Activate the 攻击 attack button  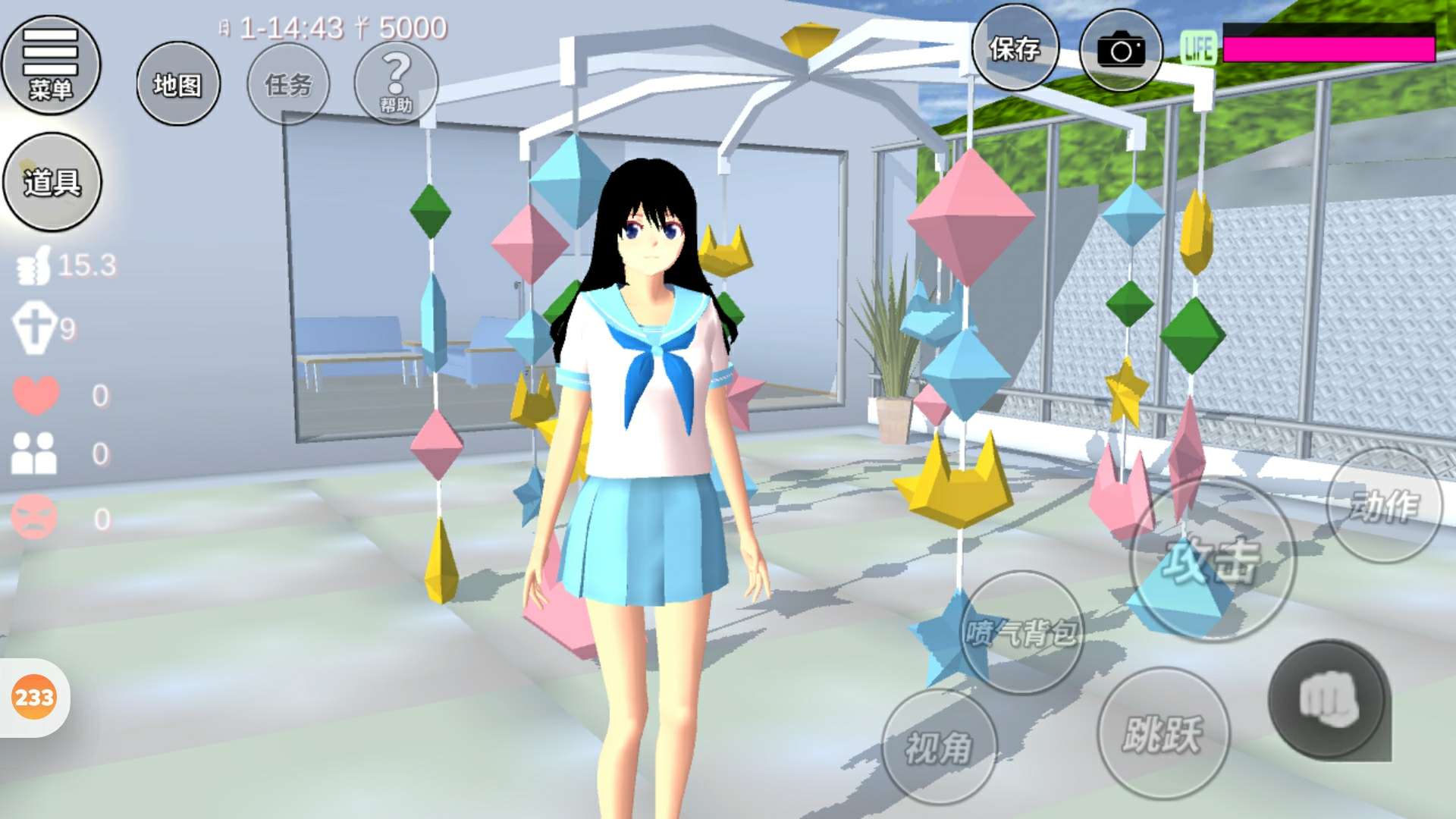tap(1212, 561)
